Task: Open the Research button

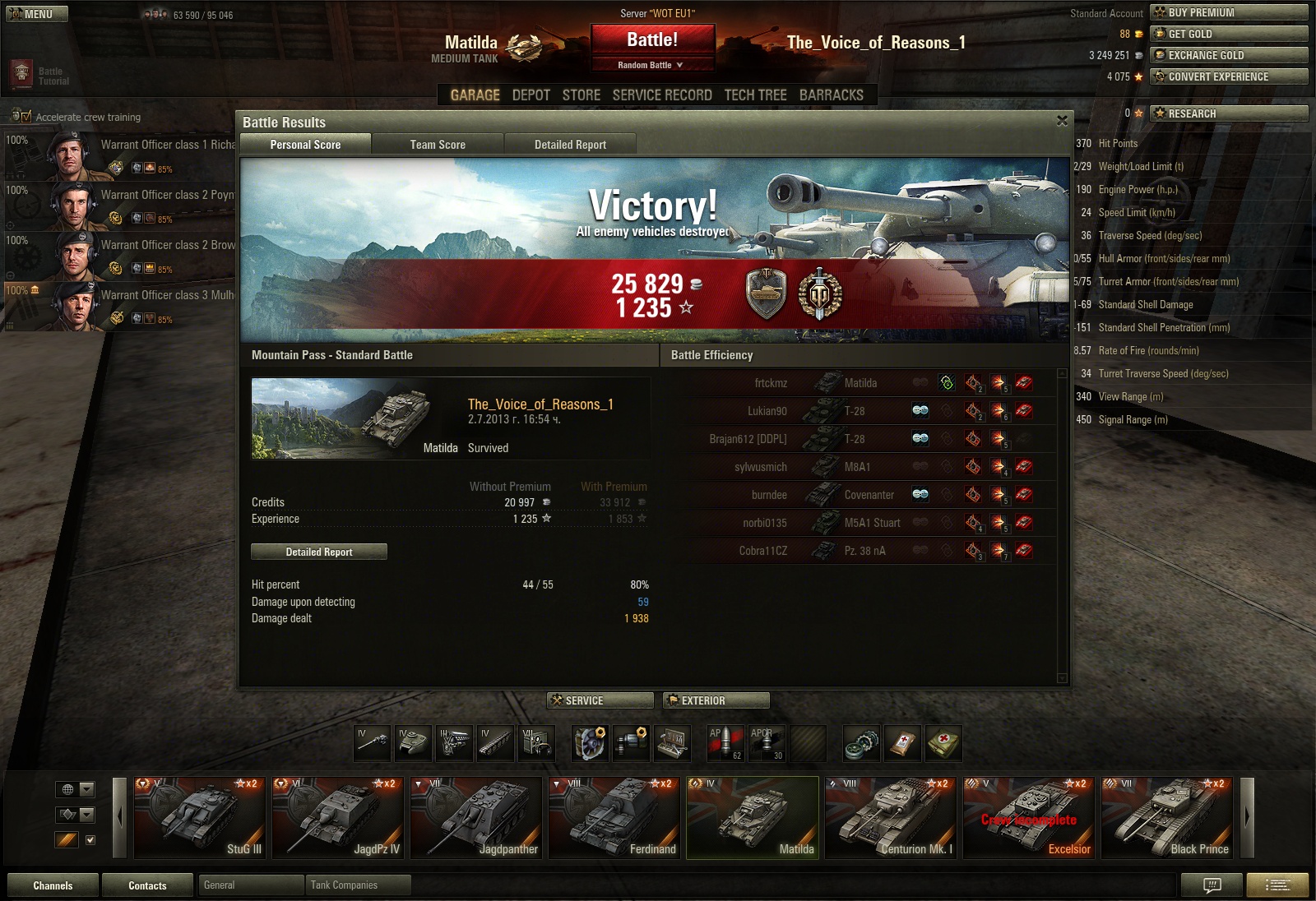Action: (1229, 113)
